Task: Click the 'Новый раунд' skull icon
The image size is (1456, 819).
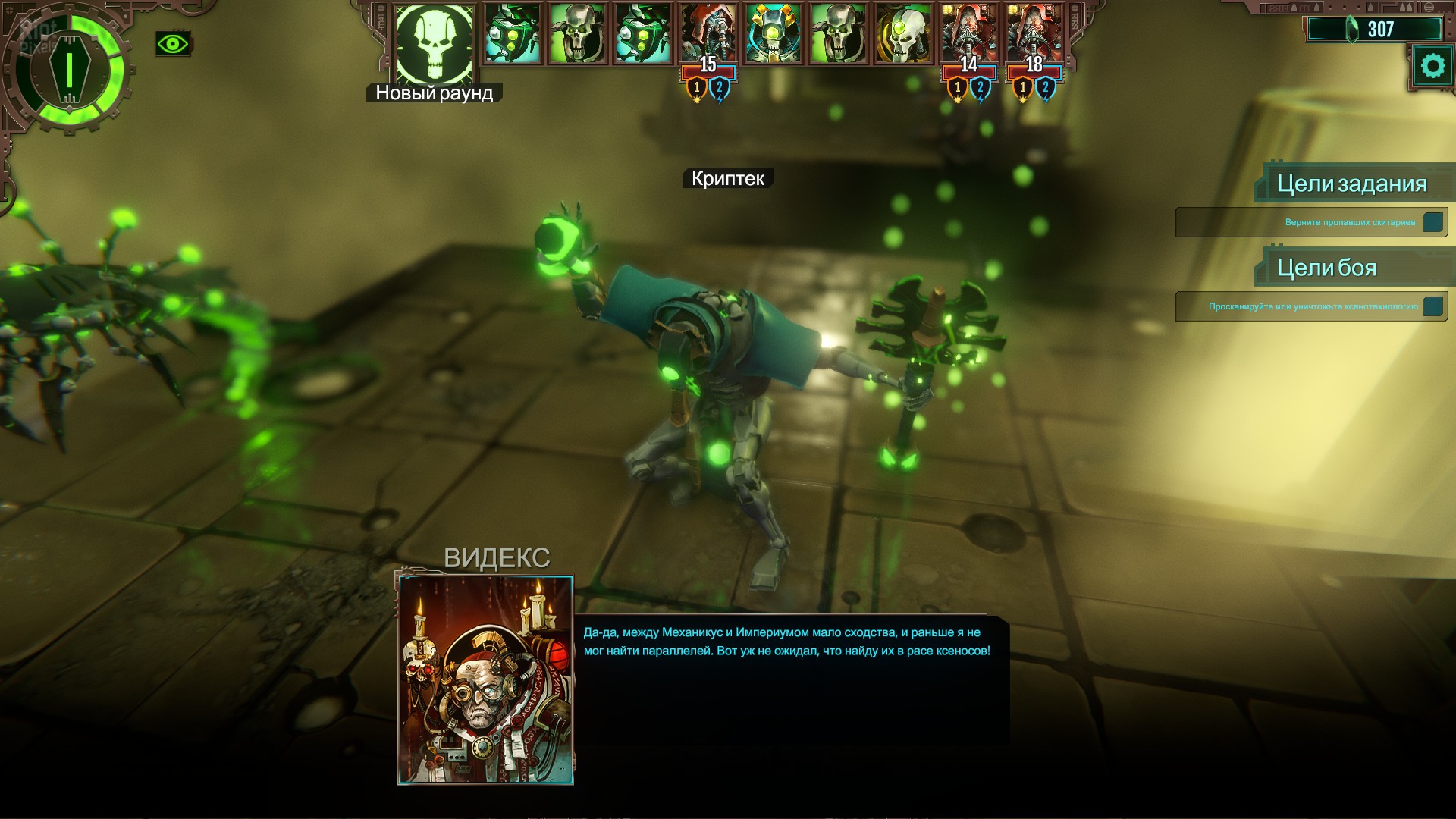Action: [x=435, y=42]
